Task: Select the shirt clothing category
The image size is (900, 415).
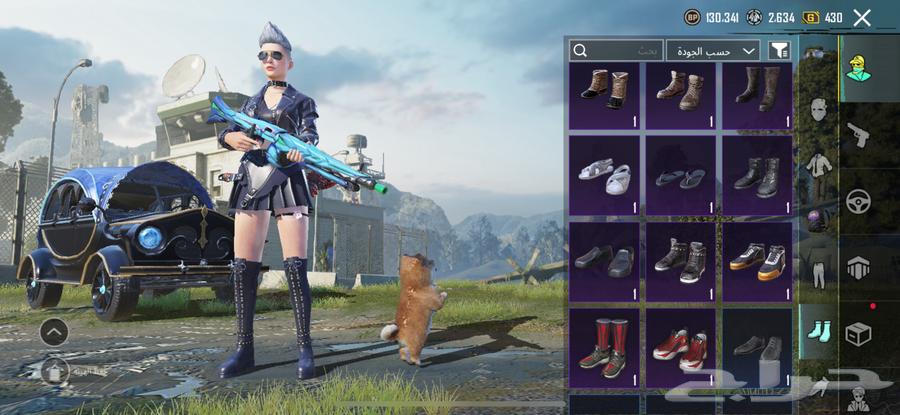Action: (x=817, y=165)
